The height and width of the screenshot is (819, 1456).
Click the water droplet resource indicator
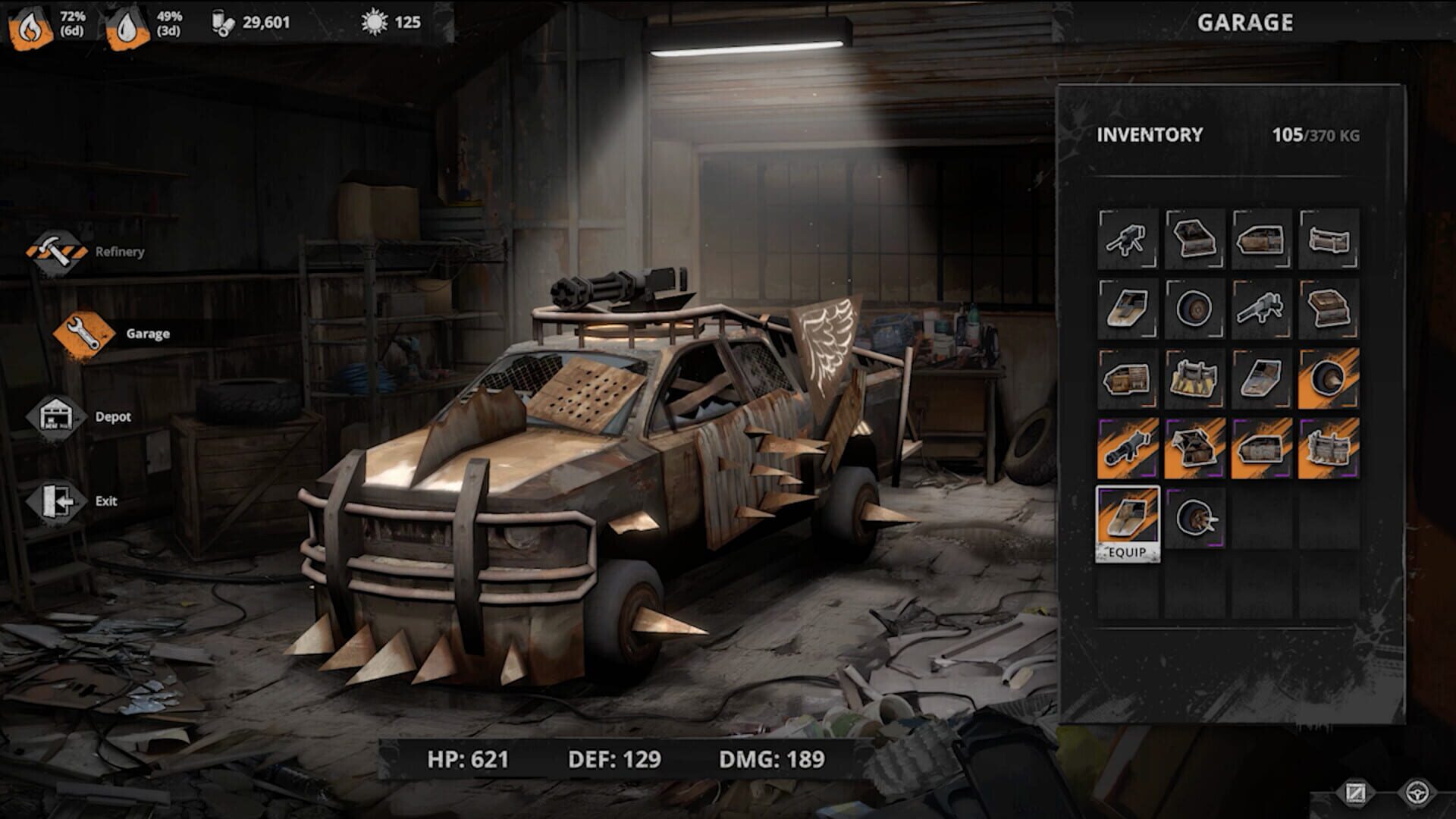pos(129,21)
